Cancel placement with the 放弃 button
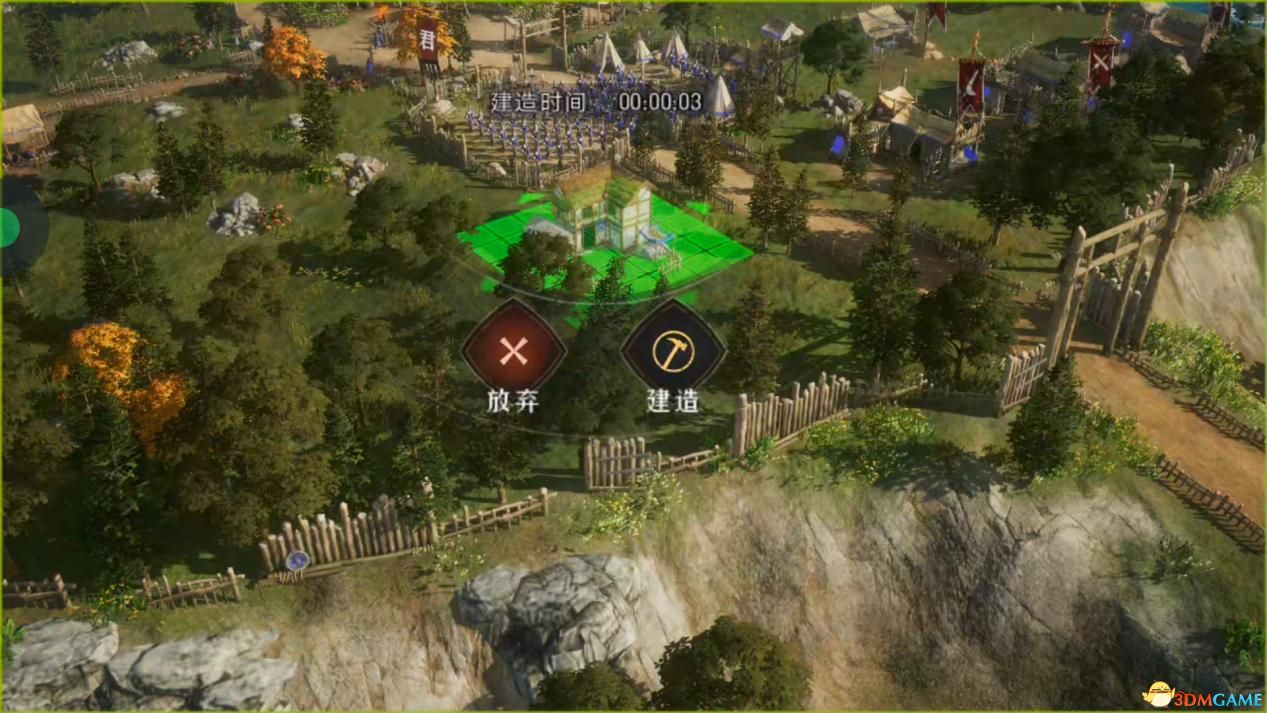Image resolution: width=1267 pixels, height=713 pixels. (x=513, y=351)
